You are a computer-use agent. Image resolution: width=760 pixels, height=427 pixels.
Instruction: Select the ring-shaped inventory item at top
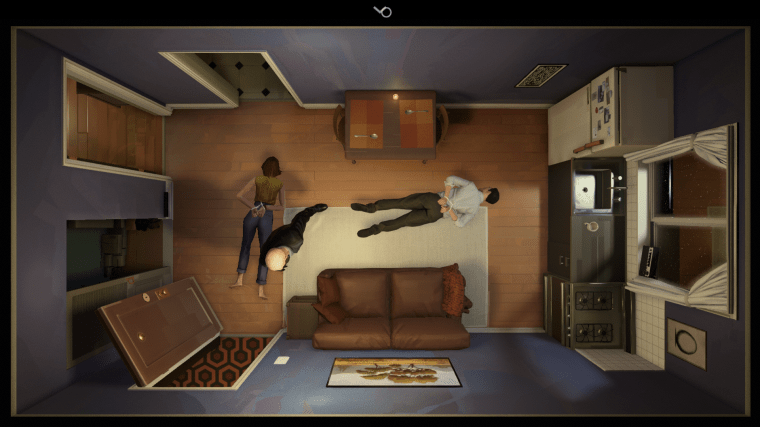point(383,11)
